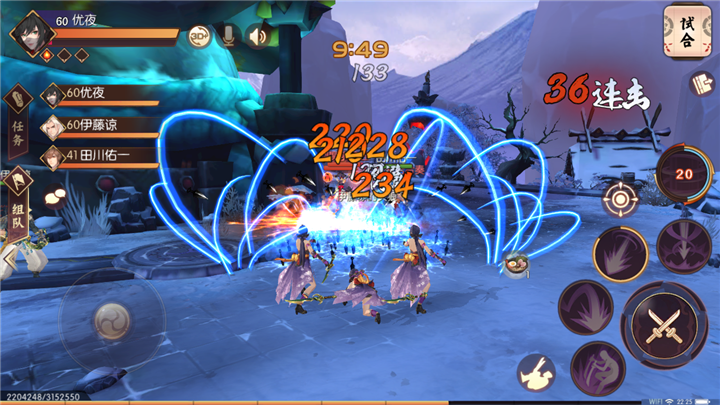Toggle the target lock crosshair icon

pyautogui.click(x=620, y=198)
